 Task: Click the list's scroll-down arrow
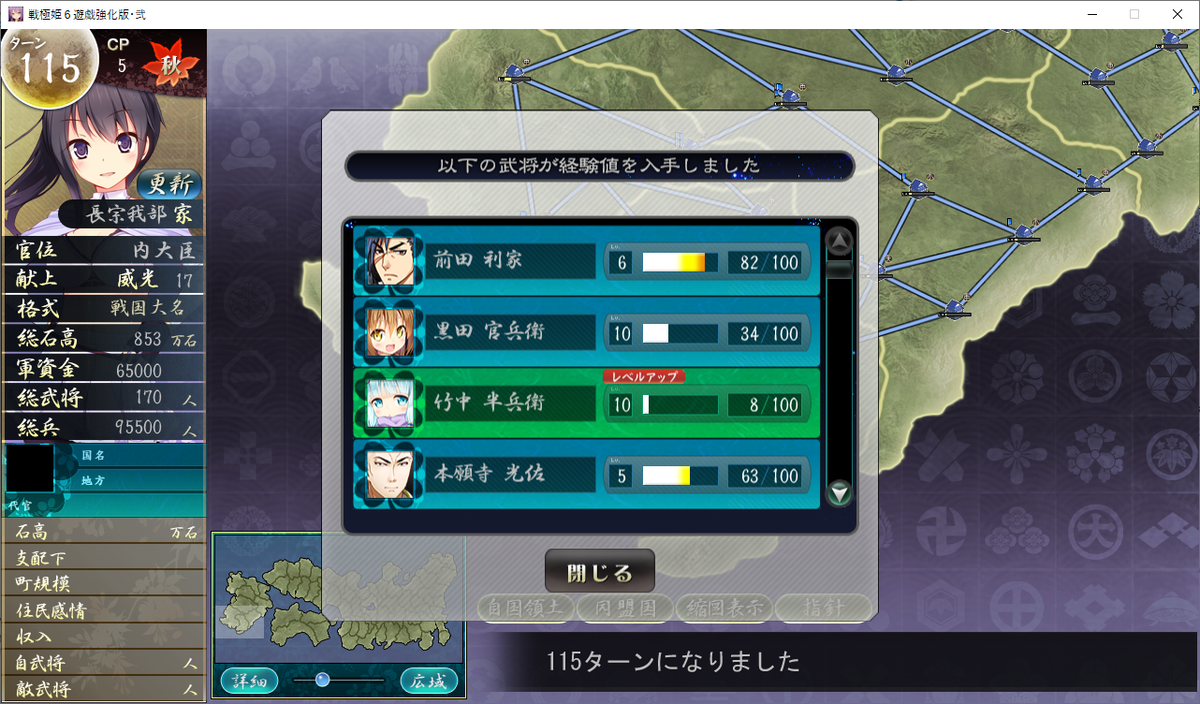pyautogui.click(x=840, y=492)
